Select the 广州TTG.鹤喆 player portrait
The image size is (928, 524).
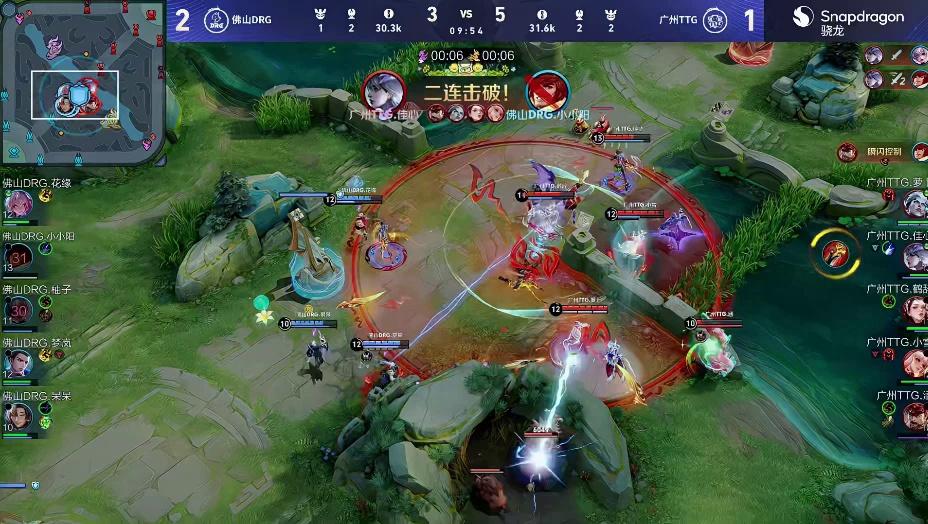tap(914, 310)
